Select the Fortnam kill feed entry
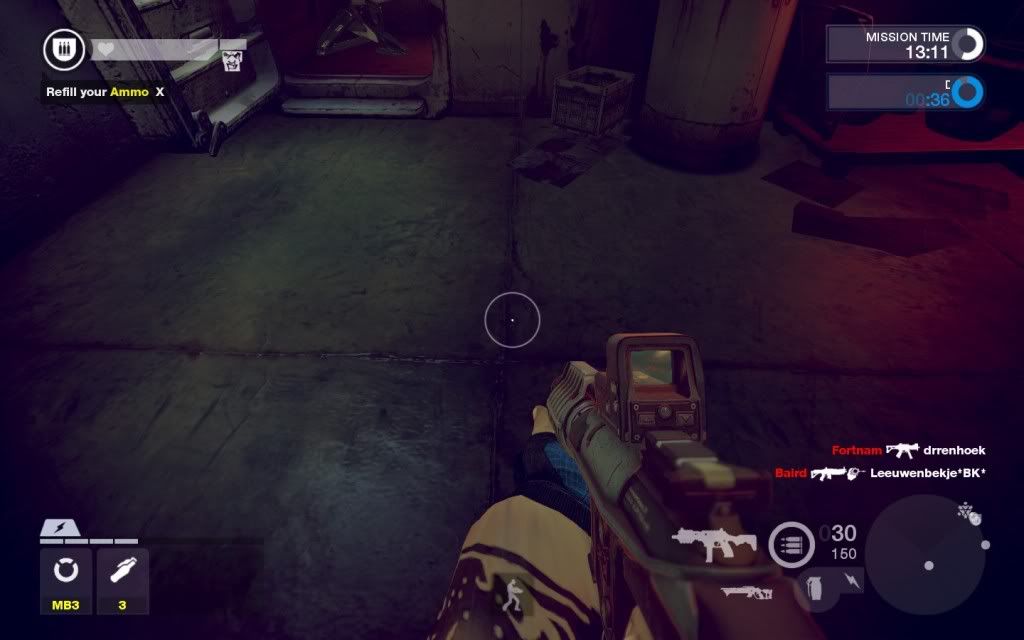Image resolution: width=1024 pixels, height=640 pixels. 908,451
